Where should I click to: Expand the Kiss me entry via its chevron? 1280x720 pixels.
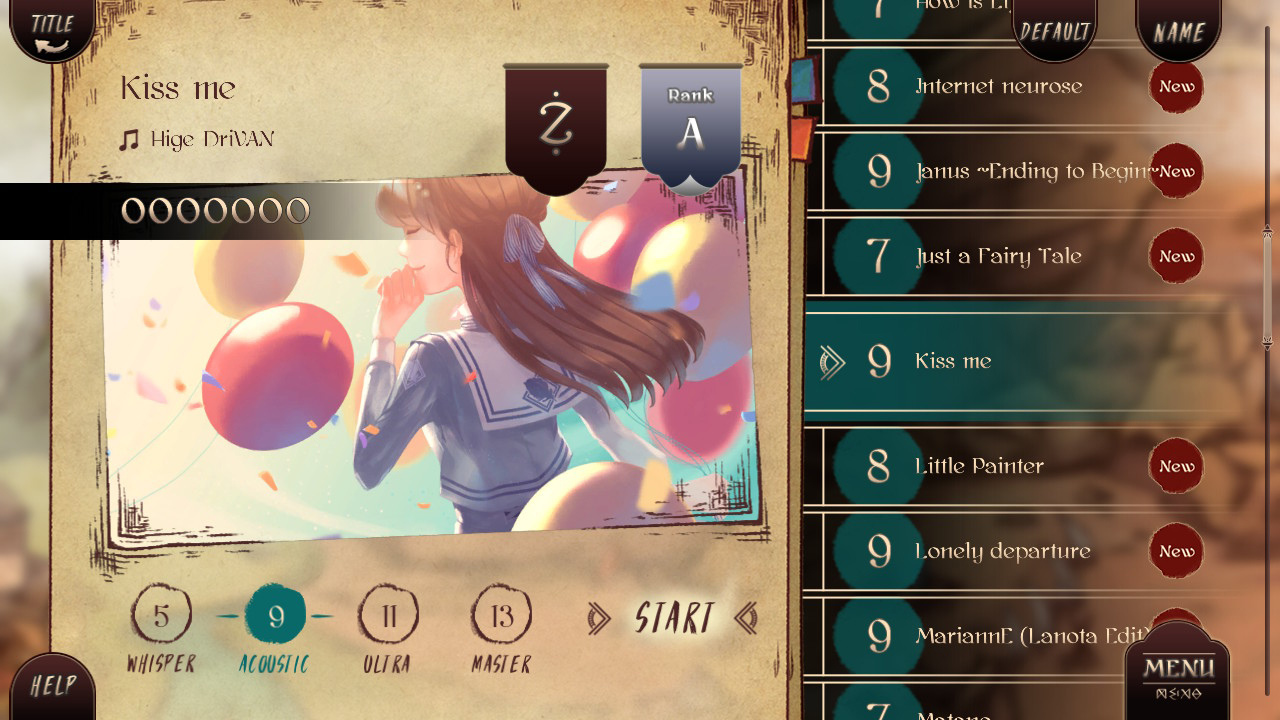[x=832, y=362]
